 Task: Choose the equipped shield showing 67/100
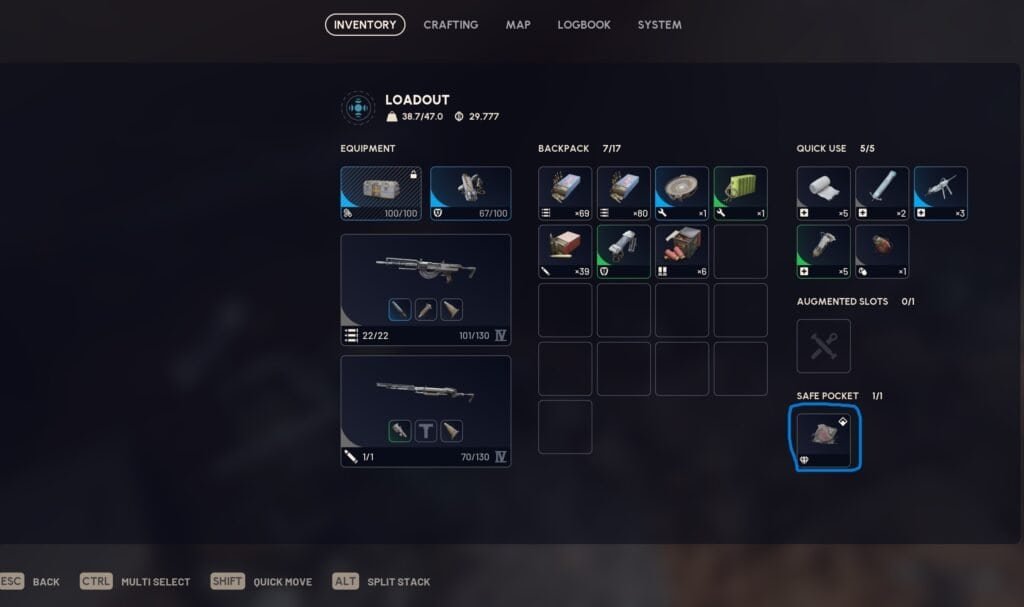click(x=470, y=193)
